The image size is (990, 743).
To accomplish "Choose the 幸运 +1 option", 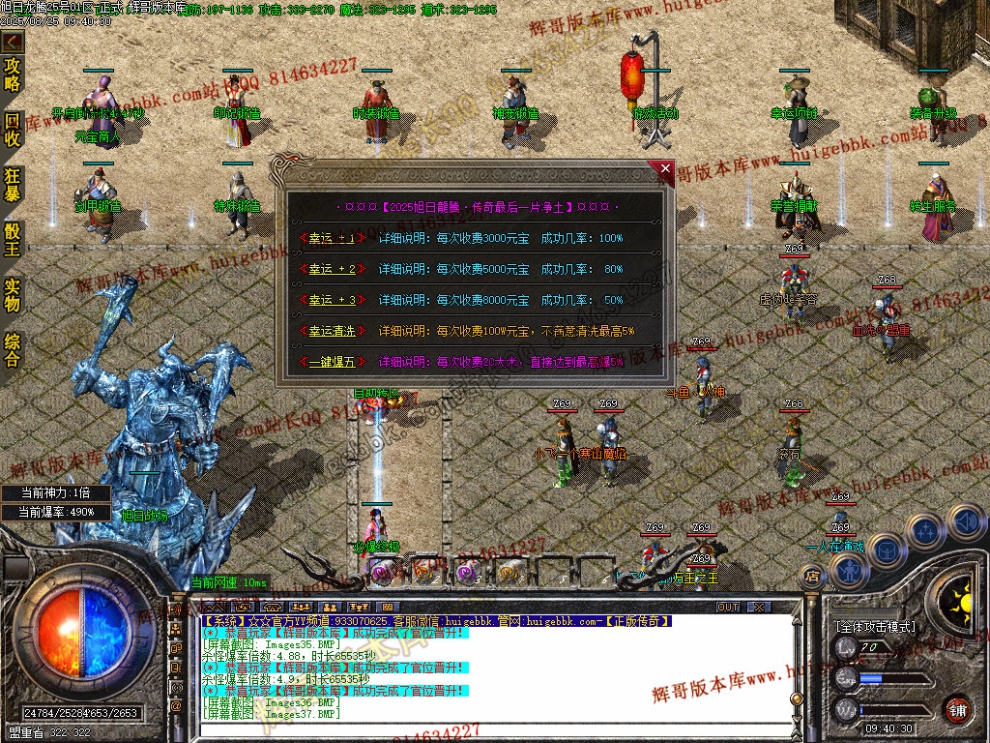I will click(329, 239).
